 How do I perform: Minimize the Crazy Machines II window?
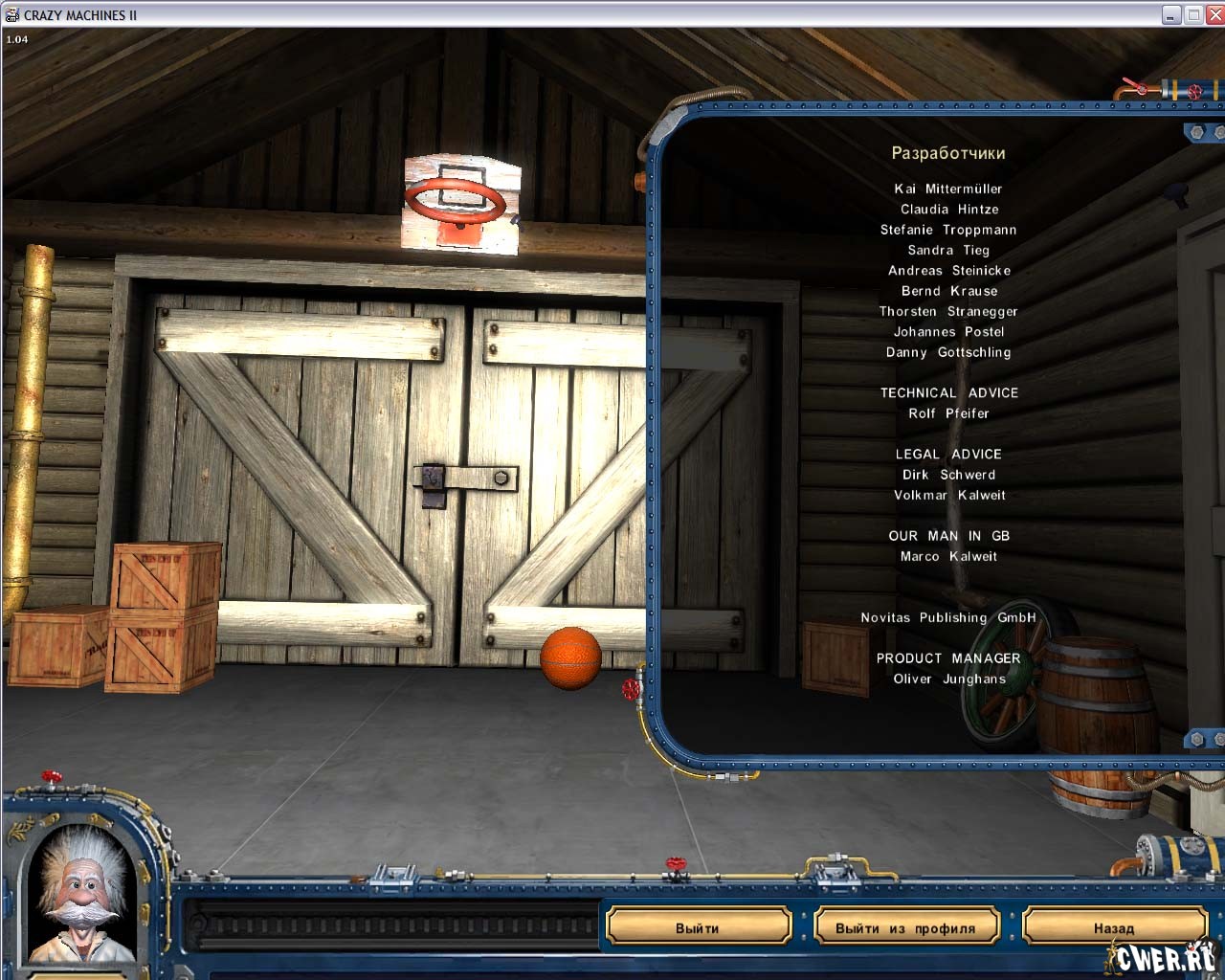point(1171,14)
